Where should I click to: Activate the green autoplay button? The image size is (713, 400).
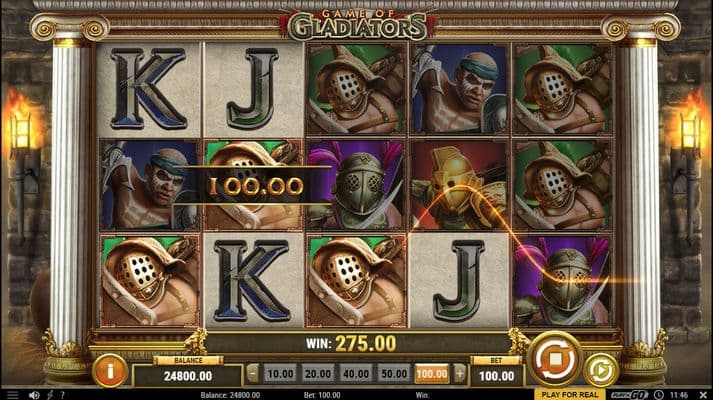(601, 370)
